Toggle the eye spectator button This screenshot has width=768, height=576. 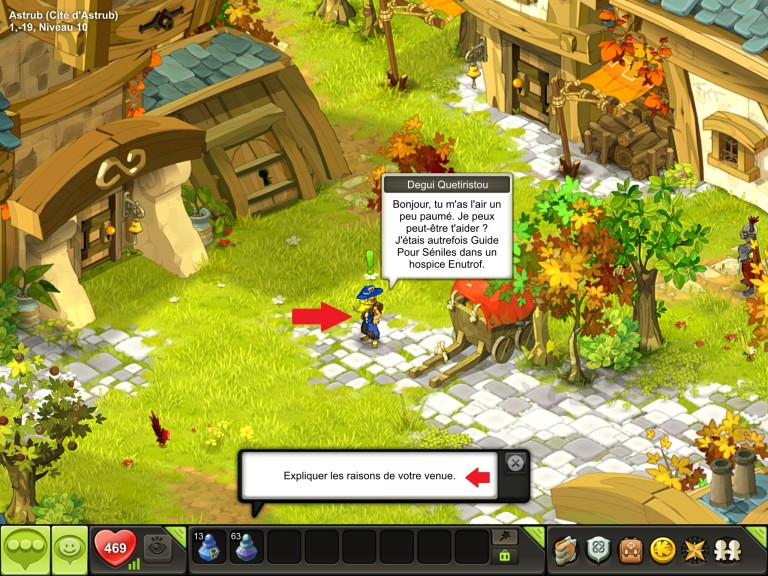[158, 547]
